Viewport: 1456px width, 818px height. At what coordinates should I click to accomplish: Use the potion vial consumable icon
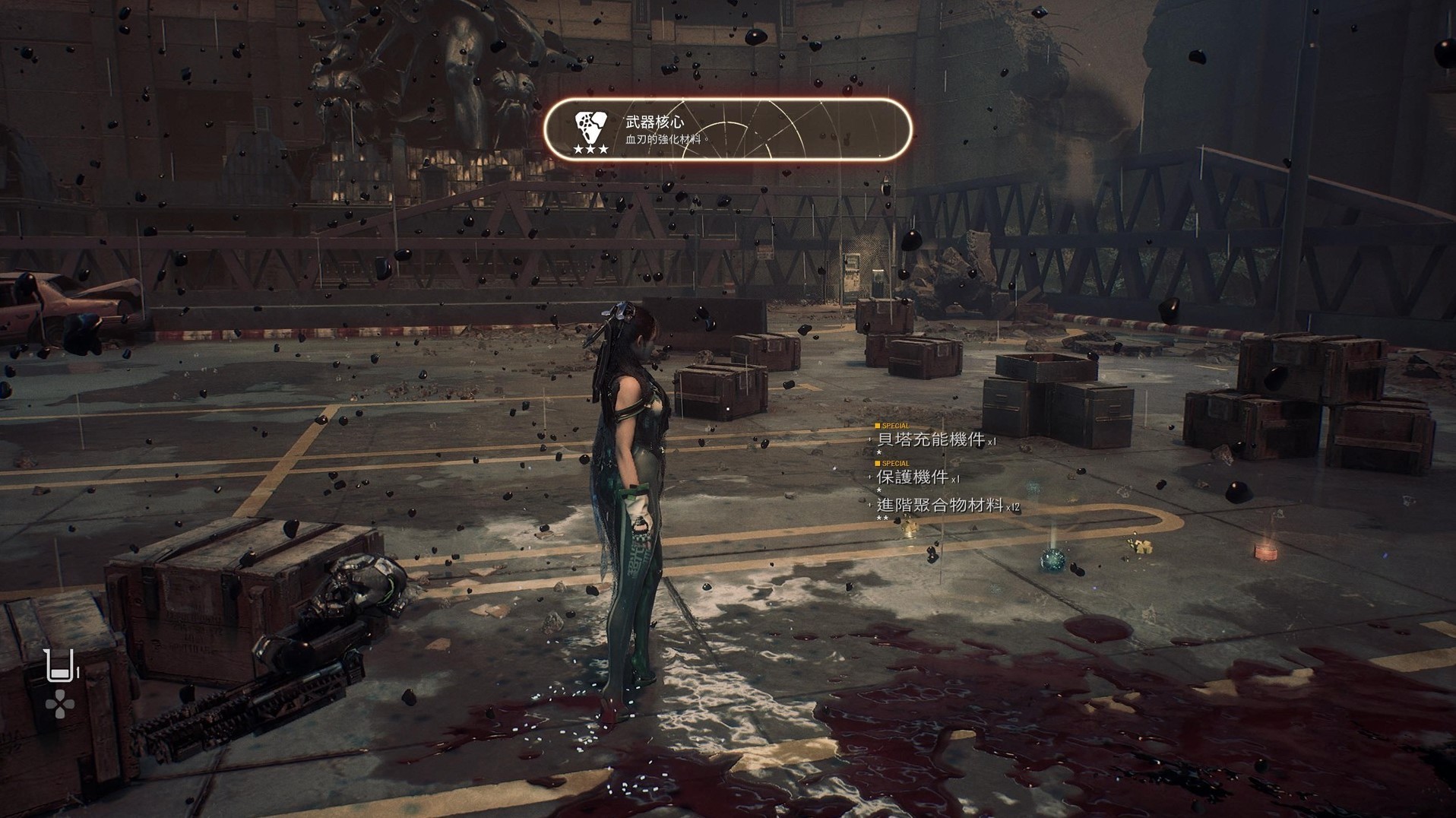pos(60,666)
